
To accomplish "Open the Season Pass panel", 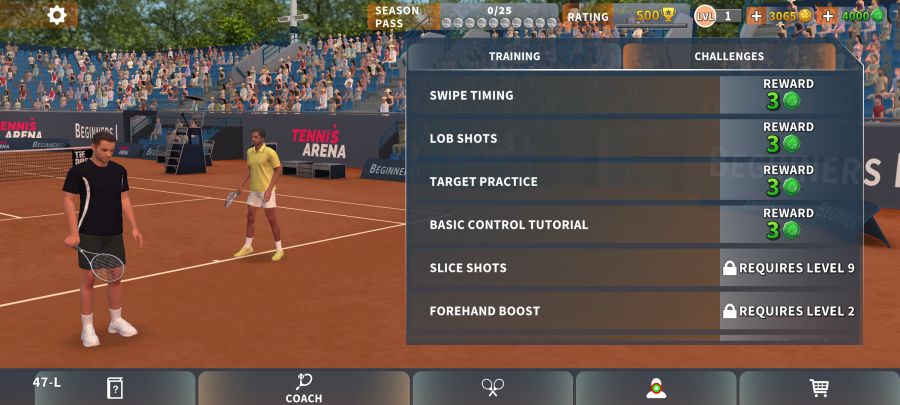I will (463, 16).
